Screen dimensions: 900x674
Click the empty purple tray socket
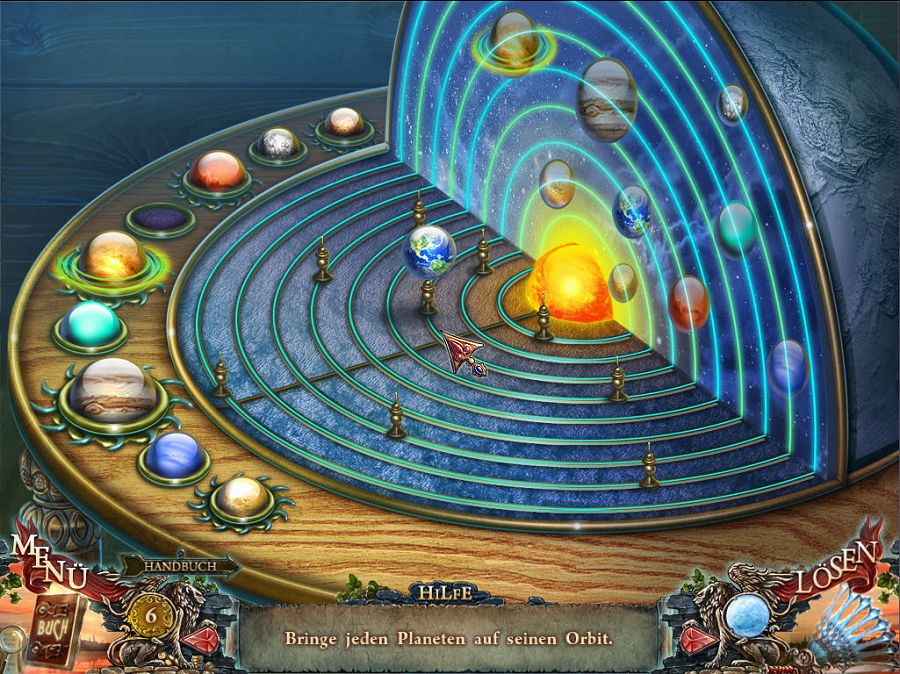click(161, 219)
